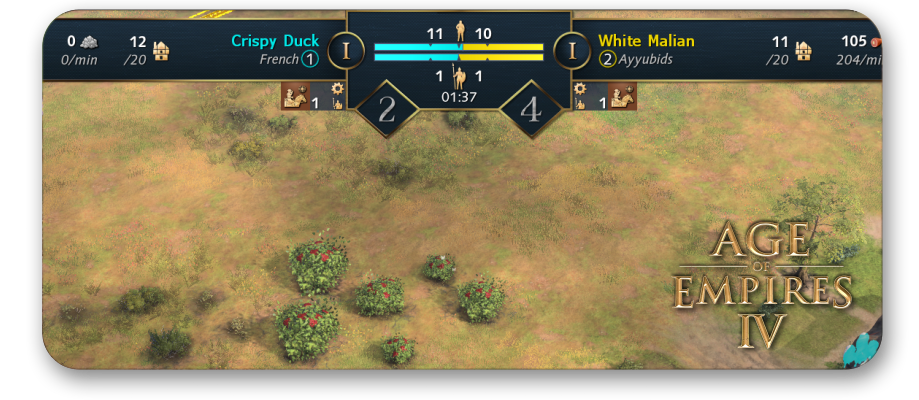The image size is (919, 400).
Task: Click the Age I badge beside White Malian
Action: [x=572, y=50]
